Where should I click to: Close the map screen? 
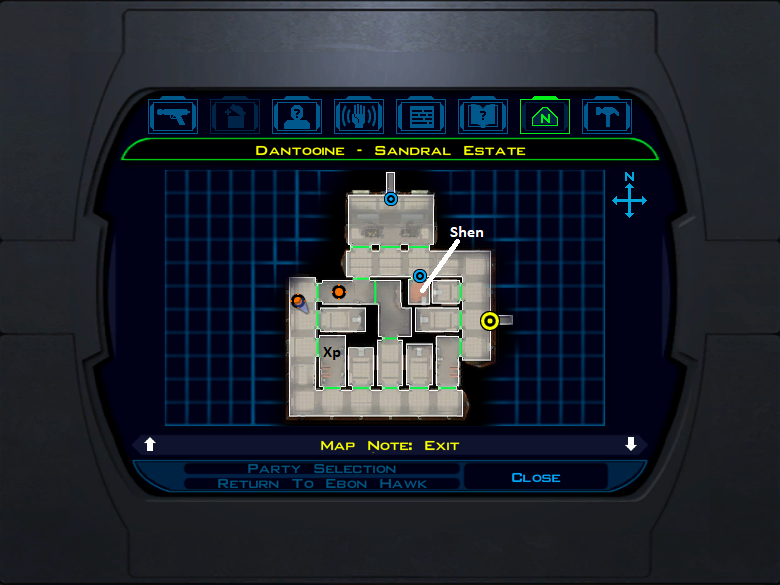point(536,477)
